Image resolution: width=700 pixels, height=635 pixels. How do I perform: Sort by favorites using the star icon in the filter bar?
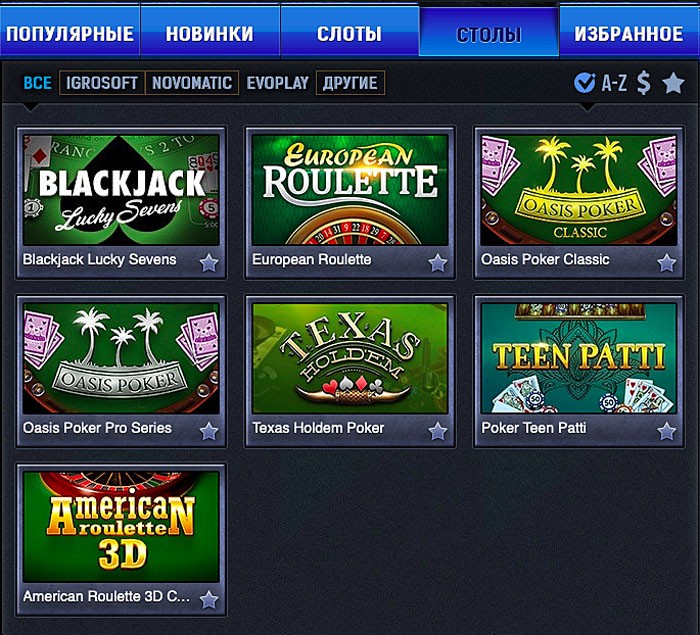click(673, 83)
